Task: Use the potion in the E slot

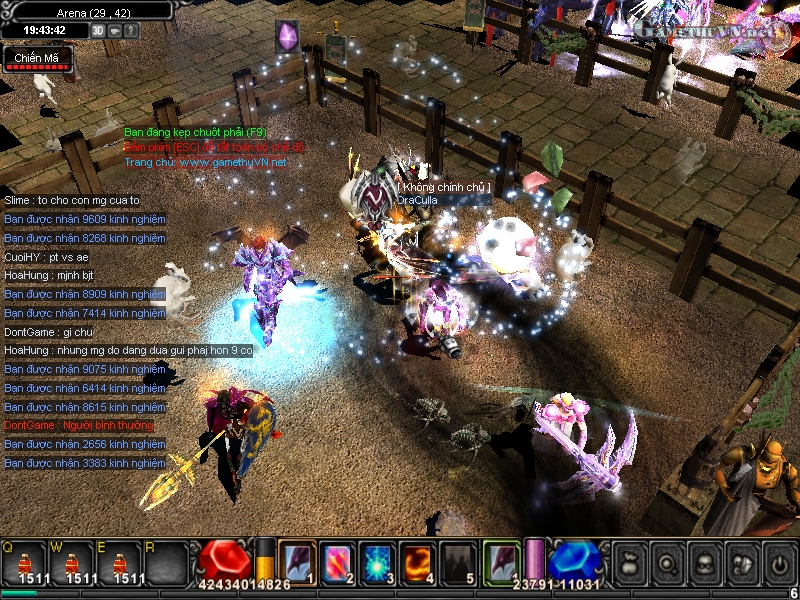Action: tap(125, 563)
